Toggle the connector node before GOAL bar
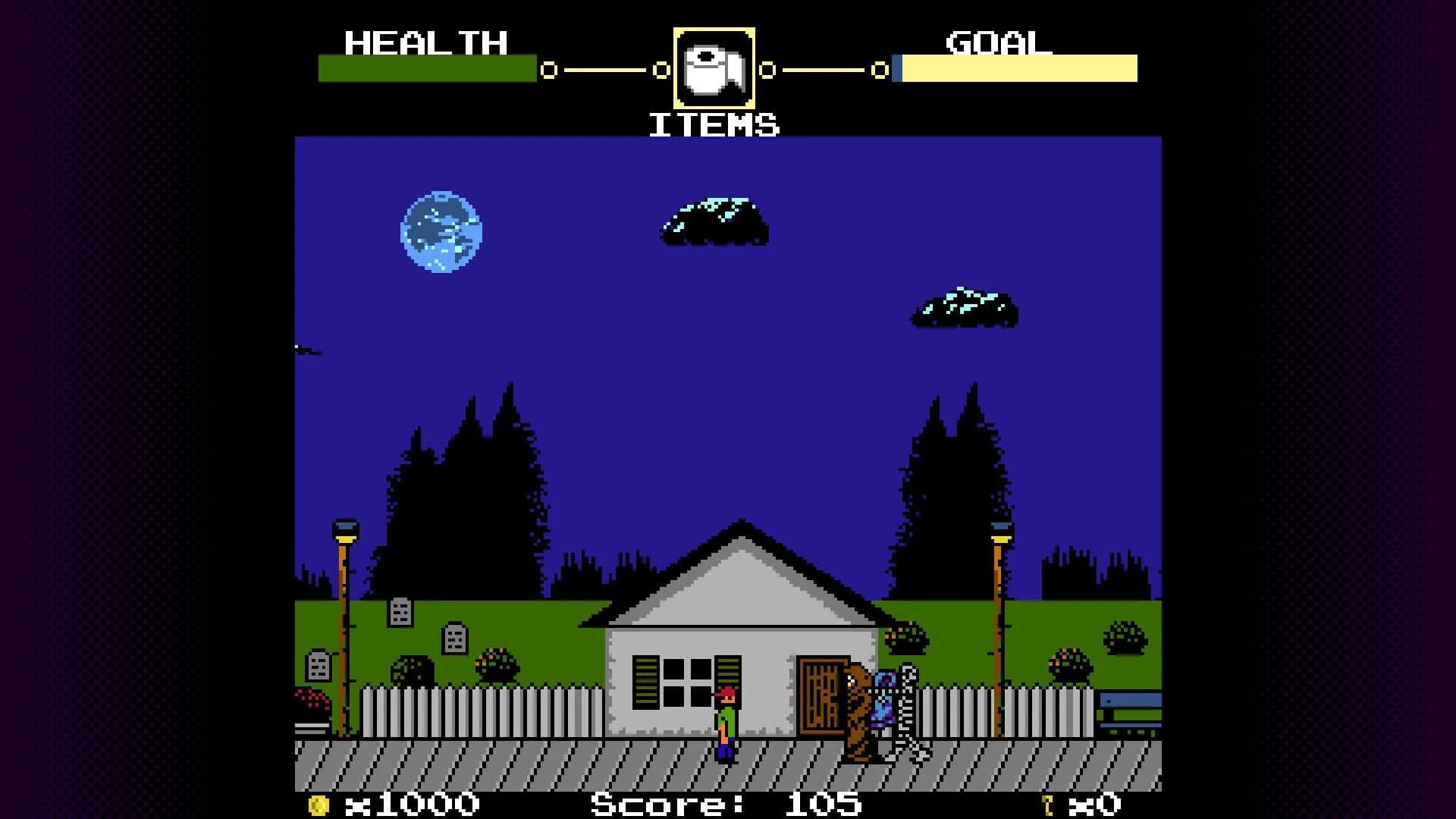This screenshot has width=1456, height=819. (880, 71)
